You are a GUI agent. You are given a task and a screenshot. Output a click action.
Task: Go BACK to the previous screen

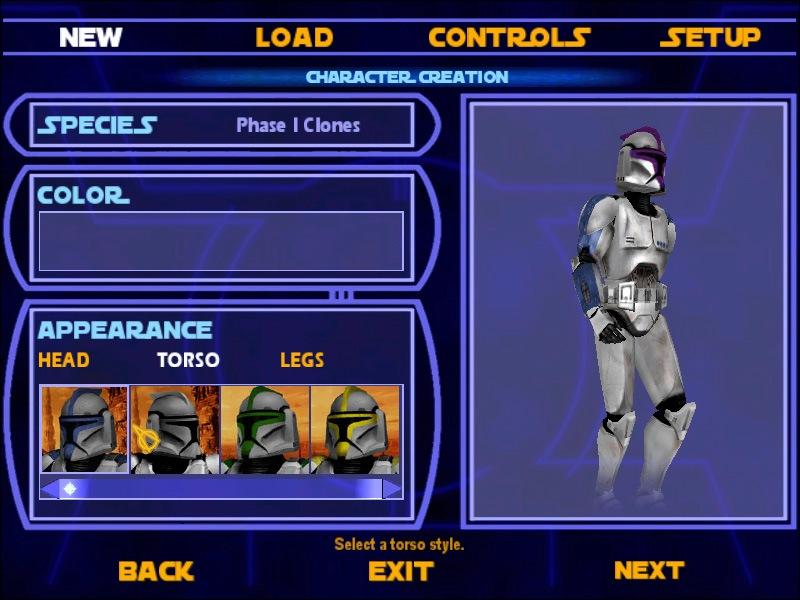pyautogui.click(x=155, y=571)
